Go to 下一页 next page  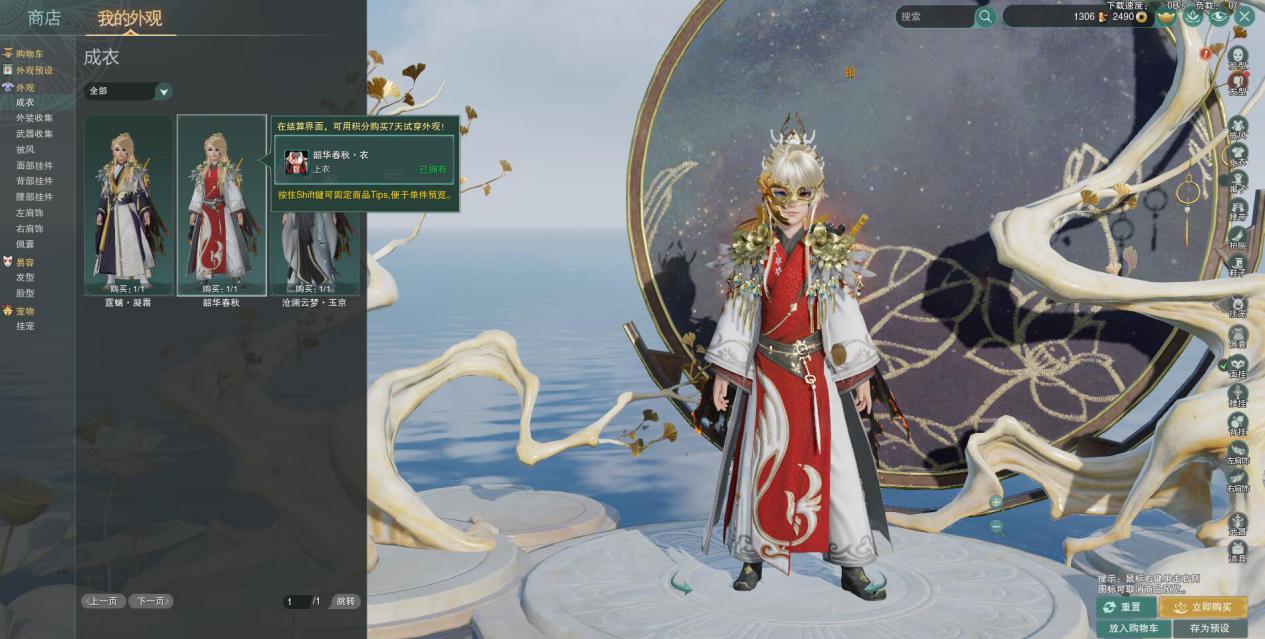[152, 601]
